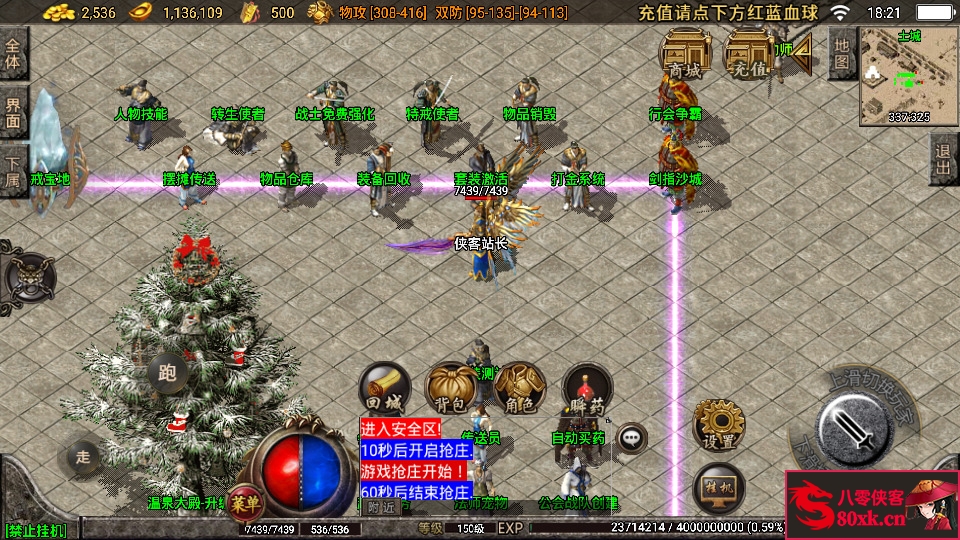The width and height of the screenshot is (960, 540).
Task: Open the chat bubble icon
Action: (x=631, y=436)
